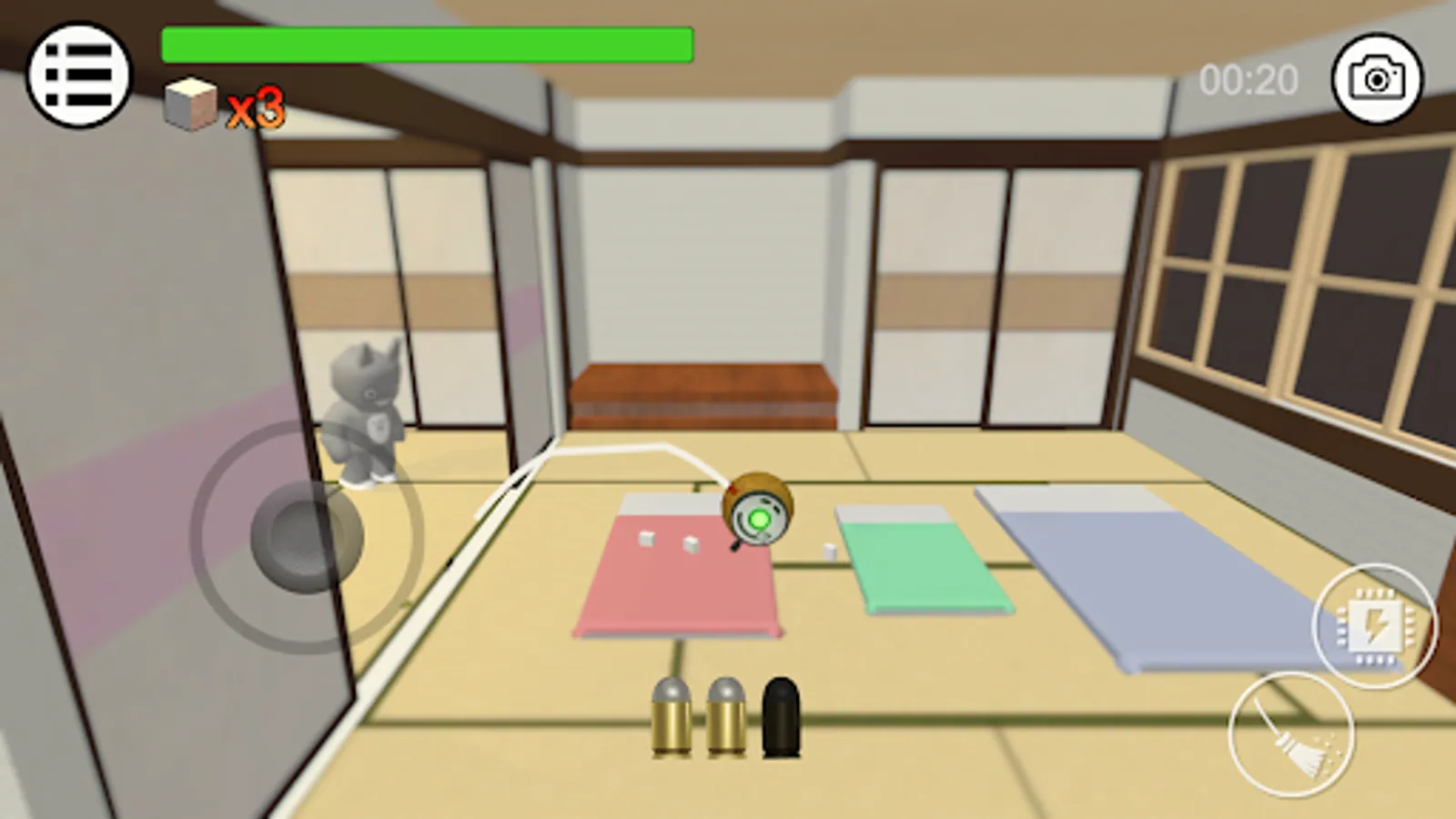Tap the x3 cube count label
Image resolution: width=1456 pixels, height=819 pixels.
pyautogui.click(x=255, y=109)
